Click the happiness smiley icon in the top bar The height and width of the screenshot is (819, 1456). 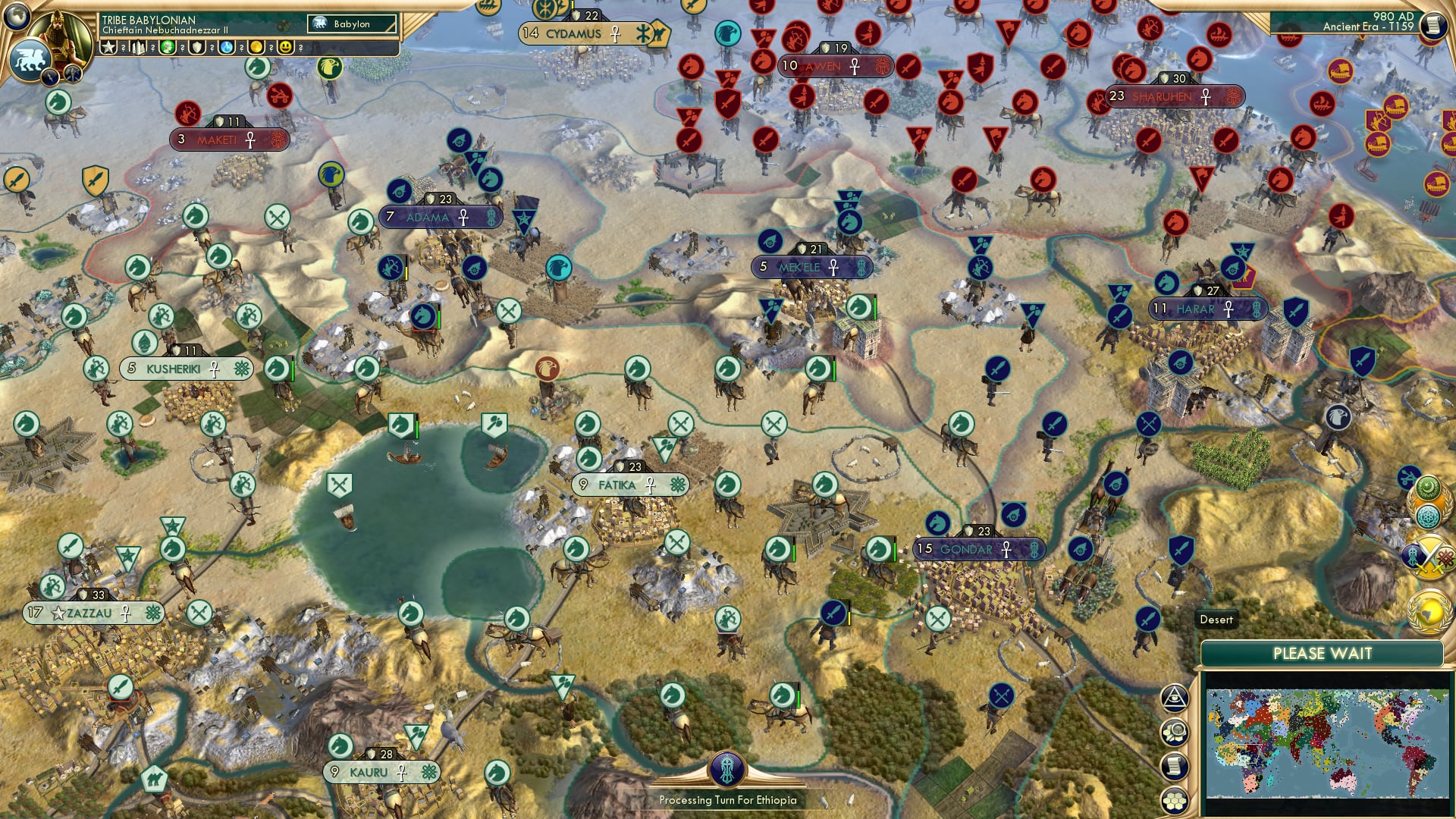tap(284, 47)
